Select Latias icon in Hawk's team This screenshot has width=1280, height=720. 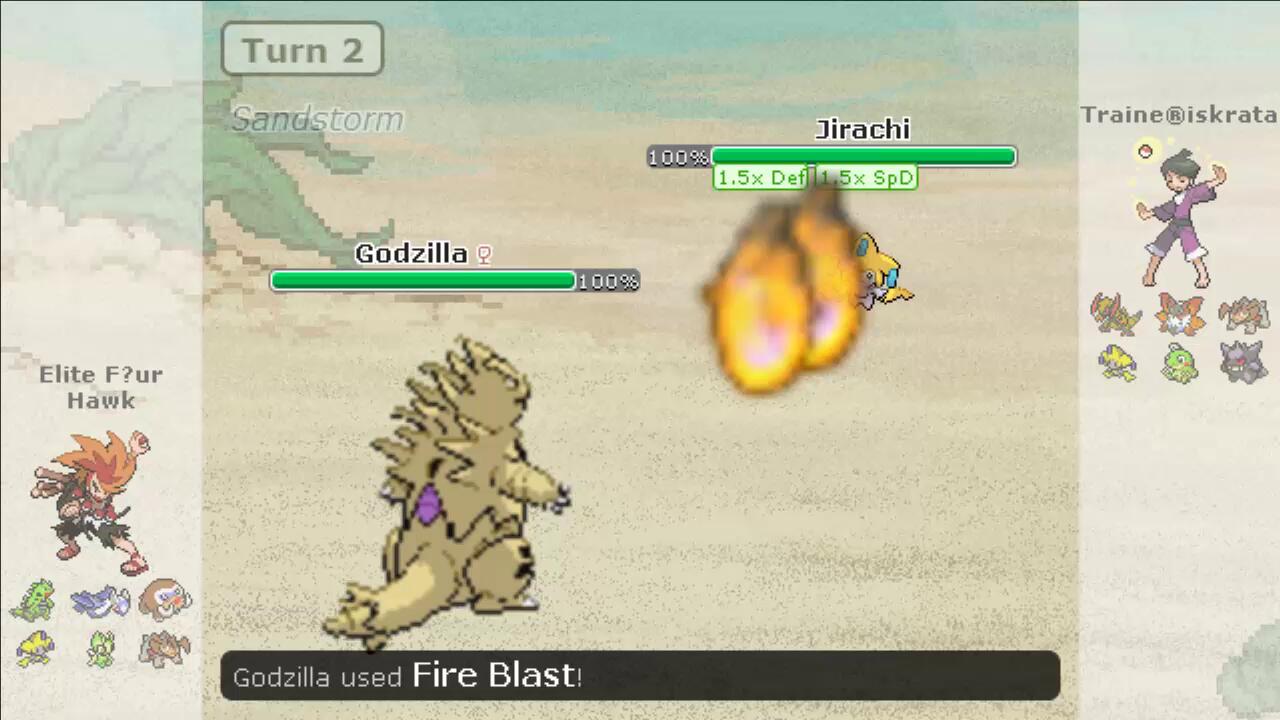(100, 601)
